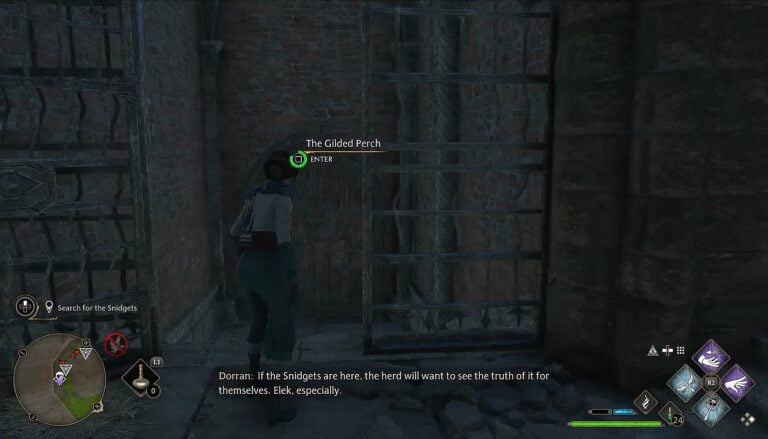Select the Gilded Perch Enter prompt

click(x=298, y=158)
